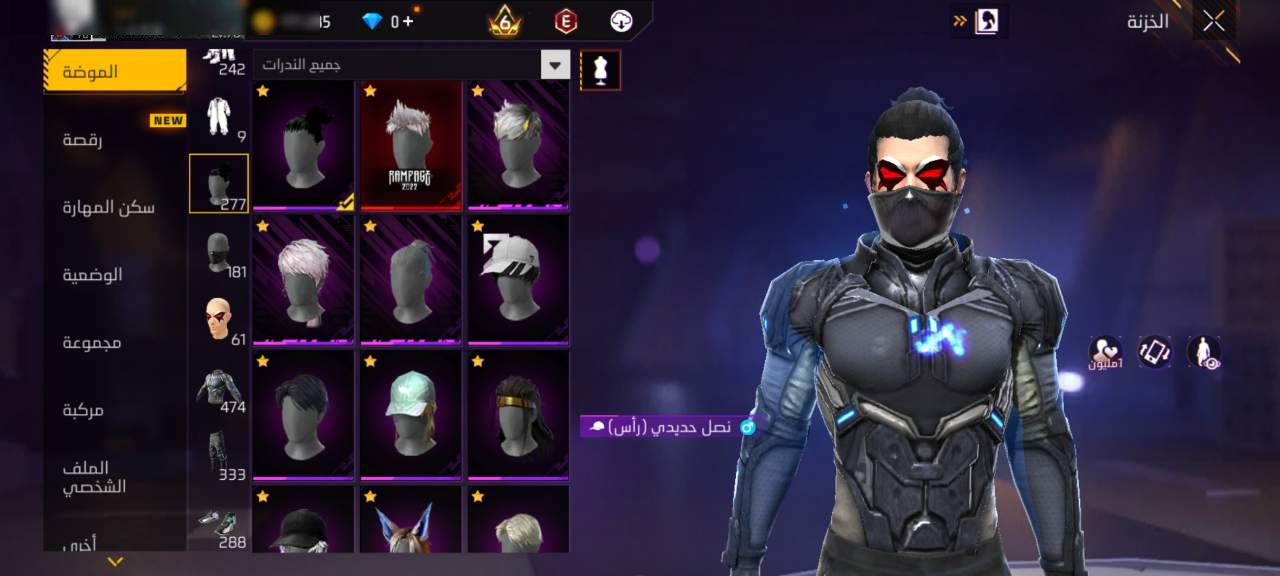Viewport: 1280px width, 576px height.
Task: Open the جميع الندرات rarity dropdown
Action: click(555, 65)
